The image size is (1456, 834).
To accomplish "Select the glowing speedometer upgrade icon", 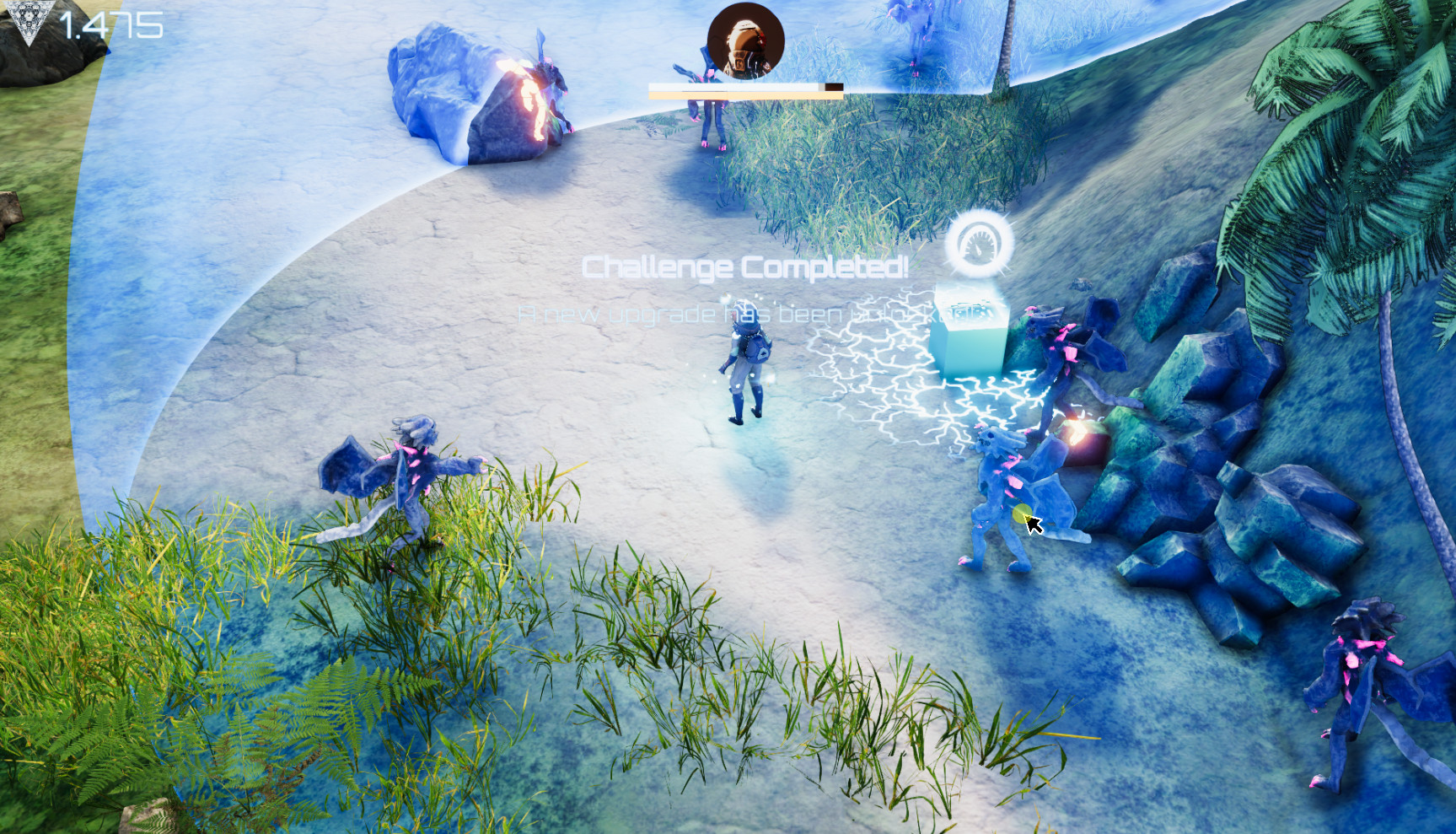I will 978,245.
